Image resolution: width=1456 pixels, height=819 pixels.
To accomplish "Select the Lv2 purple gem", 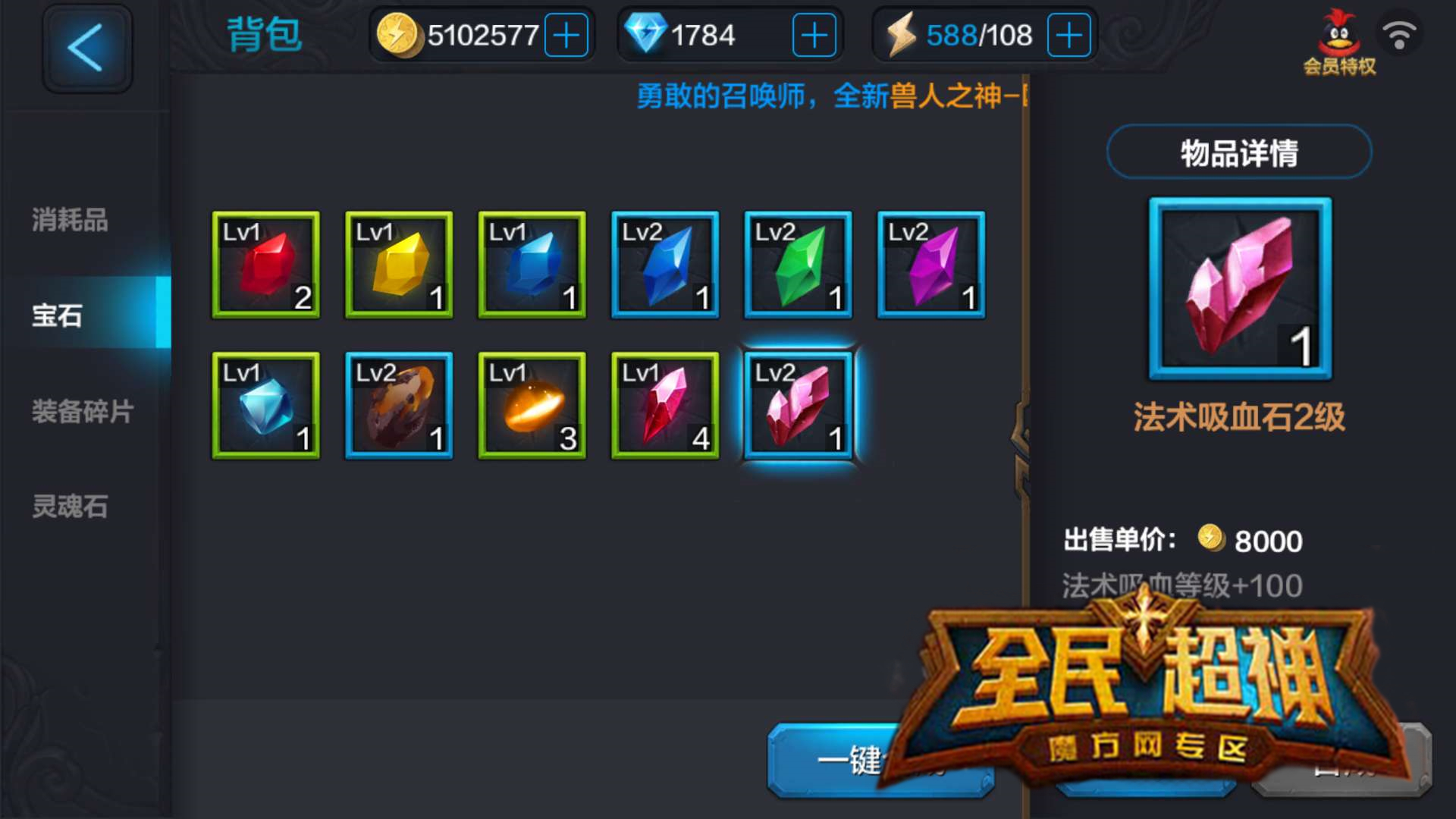I will coord(930,265).
